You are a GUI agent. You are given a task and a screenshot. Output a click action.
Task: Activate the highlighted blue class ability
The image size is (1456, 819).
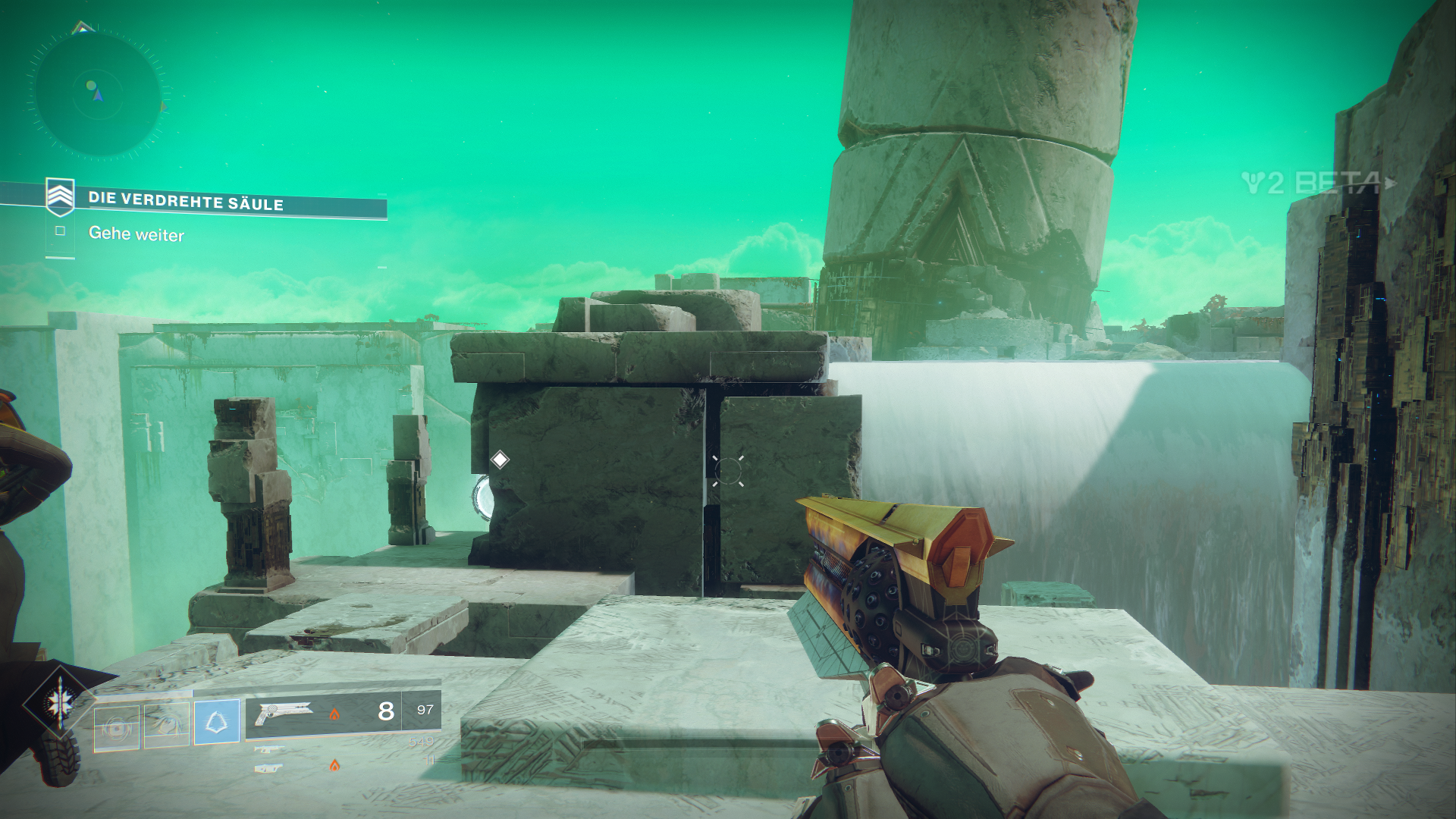click(x=217, y=721)
